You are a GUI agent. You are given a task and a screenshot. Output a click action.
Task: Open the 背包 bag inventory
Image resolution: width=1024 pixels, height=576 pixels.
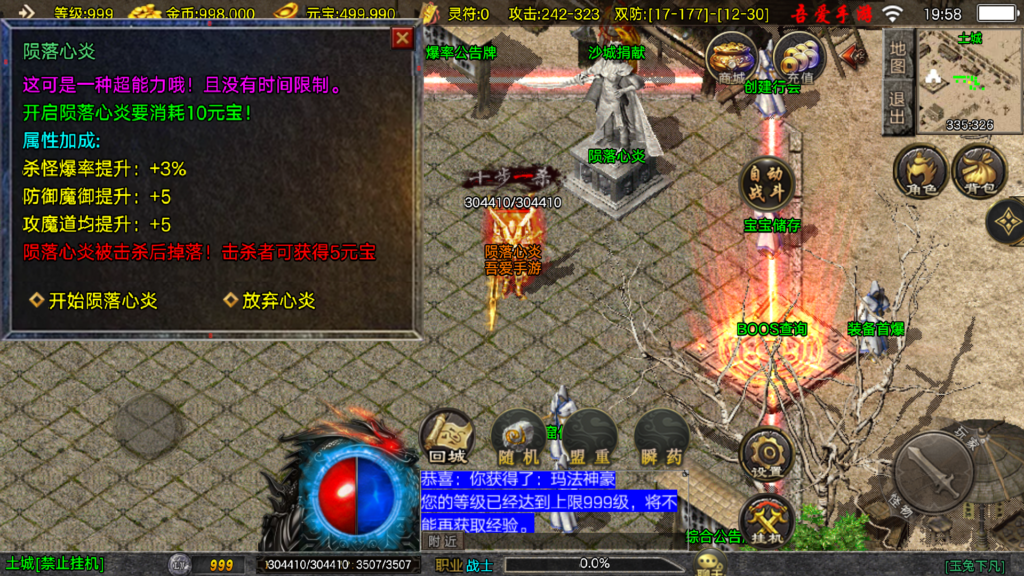click(978, 170)
